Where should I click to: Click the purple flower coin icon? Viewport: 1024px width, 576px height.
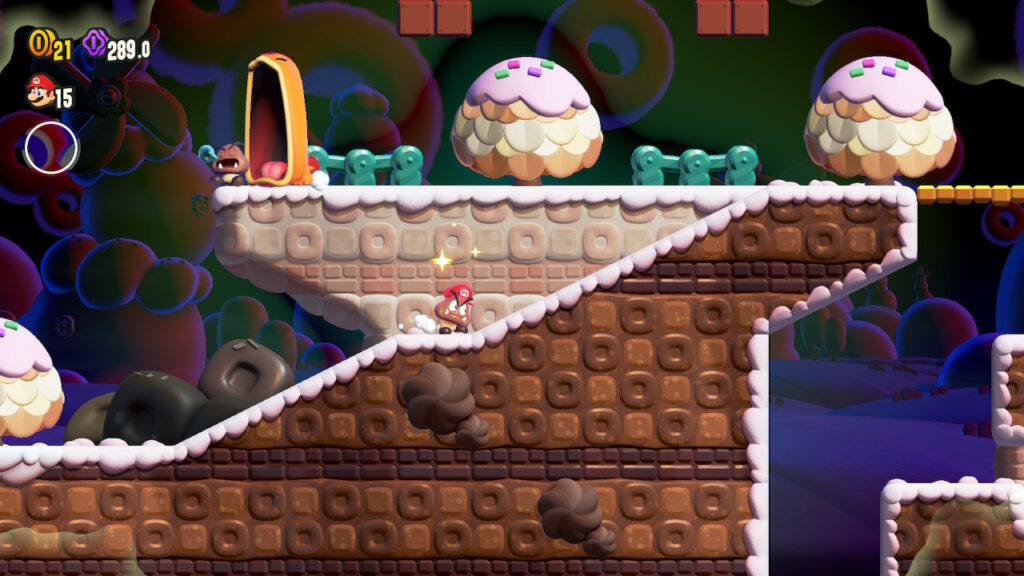95,44
